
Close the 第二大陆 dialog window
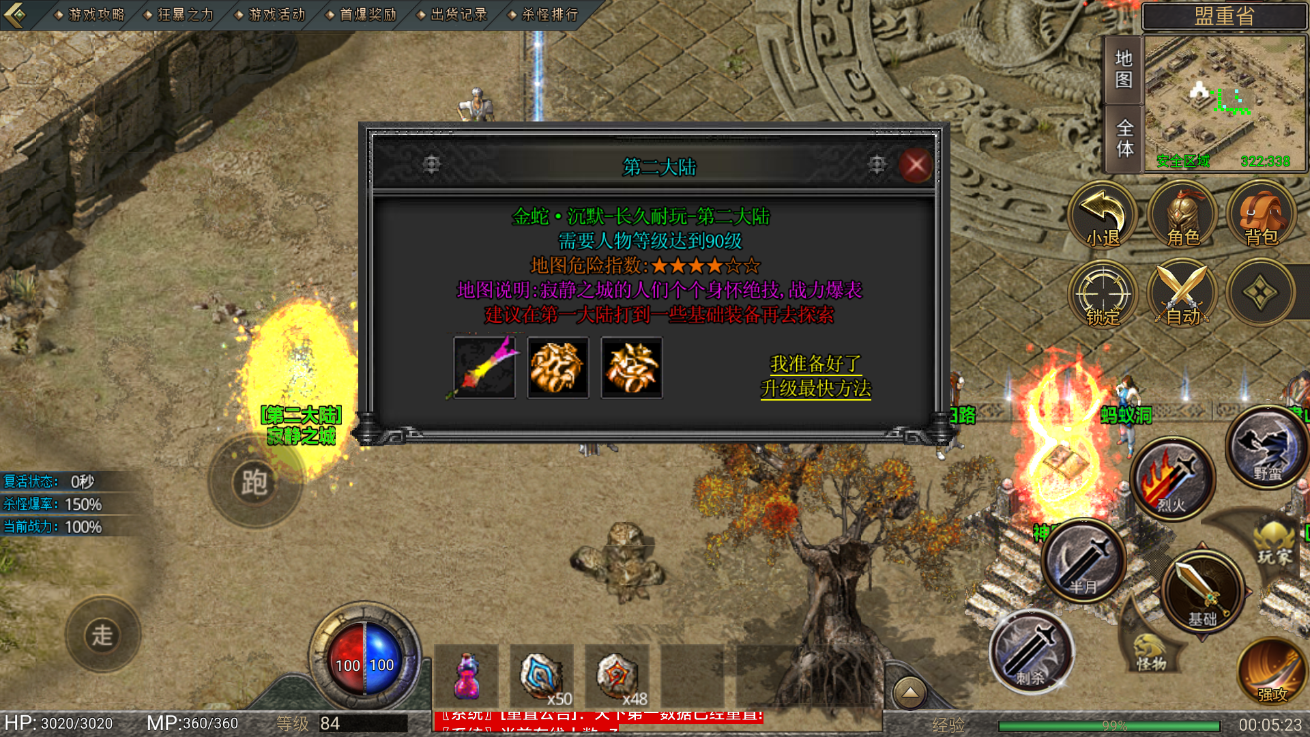(915, 166)
